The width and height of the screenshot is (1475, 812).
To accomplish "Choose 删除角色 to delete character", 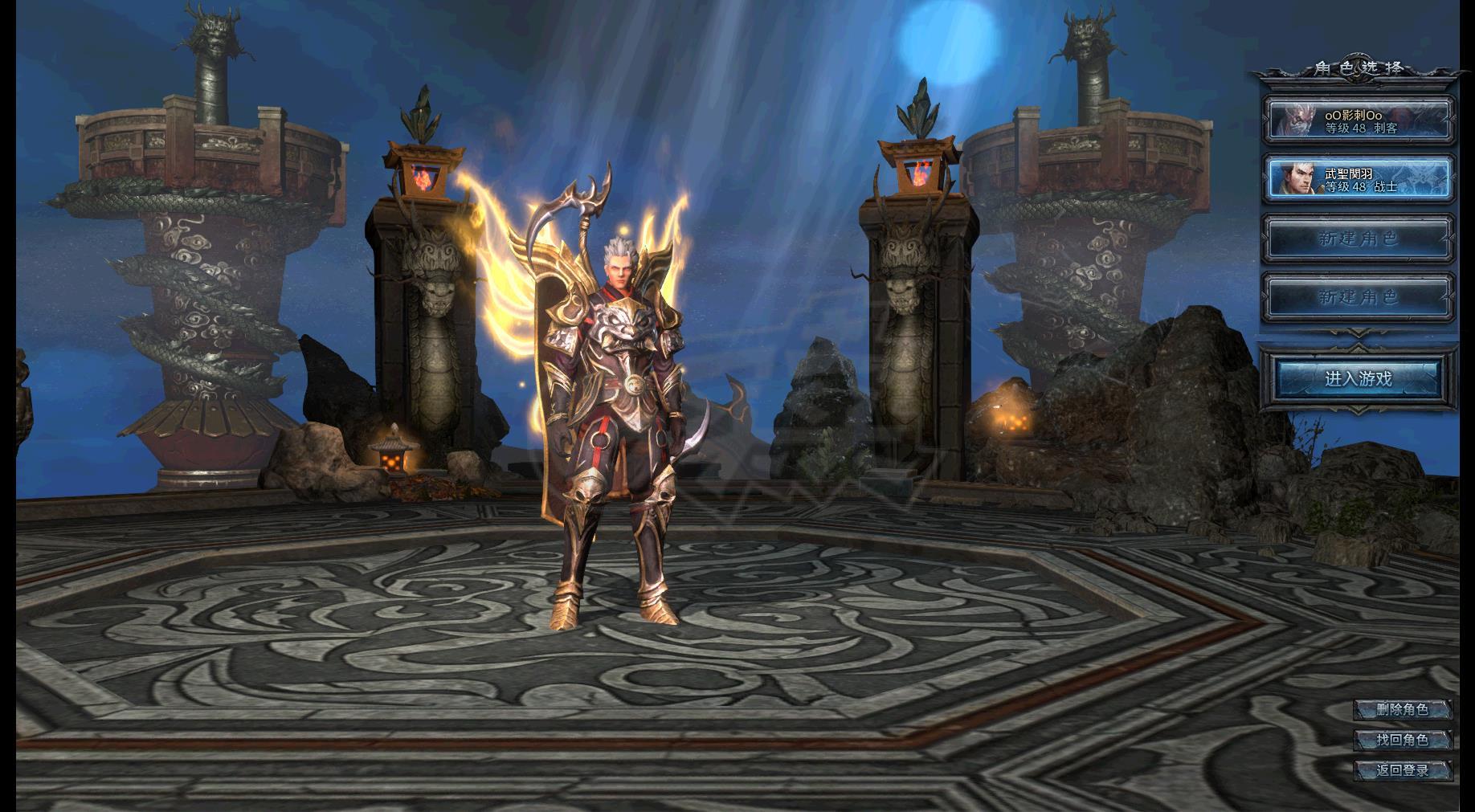I will [1402, 709].
